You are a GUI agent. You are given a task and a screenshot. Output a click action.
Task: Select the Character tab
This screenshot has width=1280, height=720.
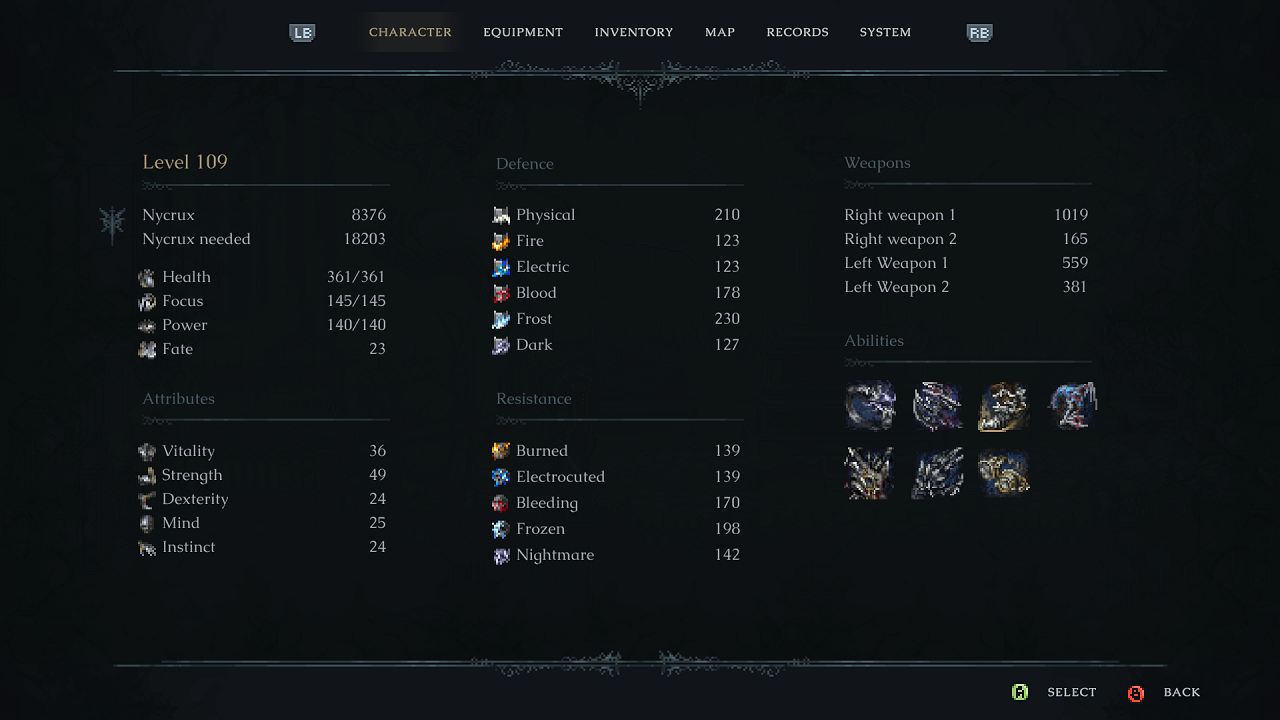pyautogui.click(x=410, y=32)
